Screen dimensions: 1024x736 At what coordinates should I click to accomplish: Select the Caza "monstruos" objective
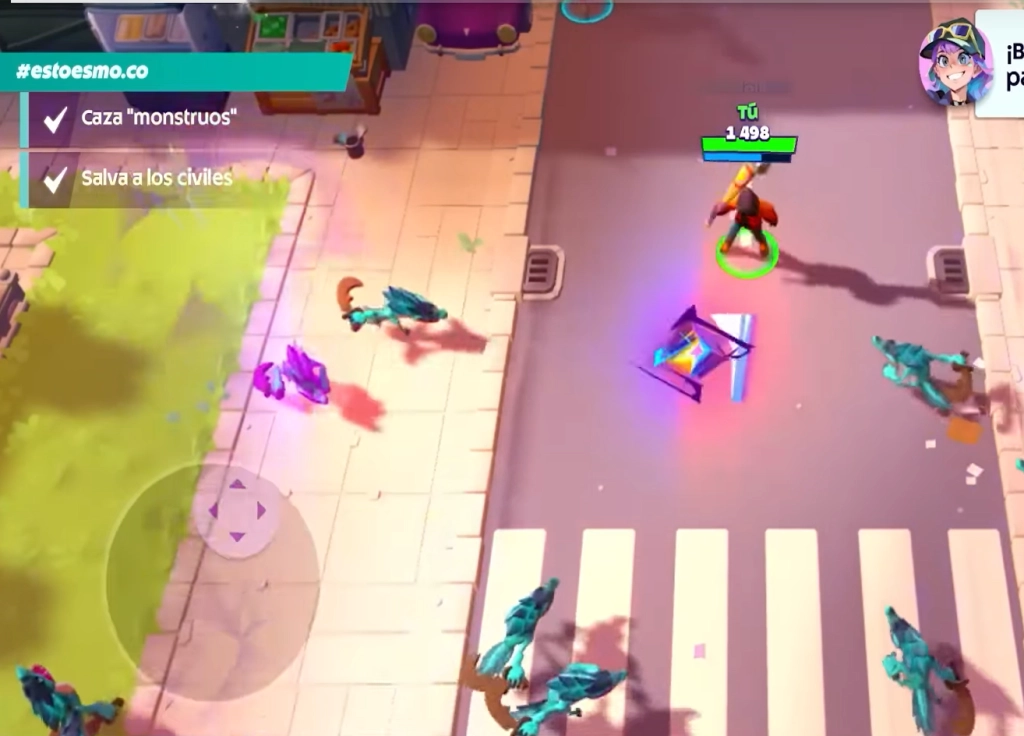[158, 118]
